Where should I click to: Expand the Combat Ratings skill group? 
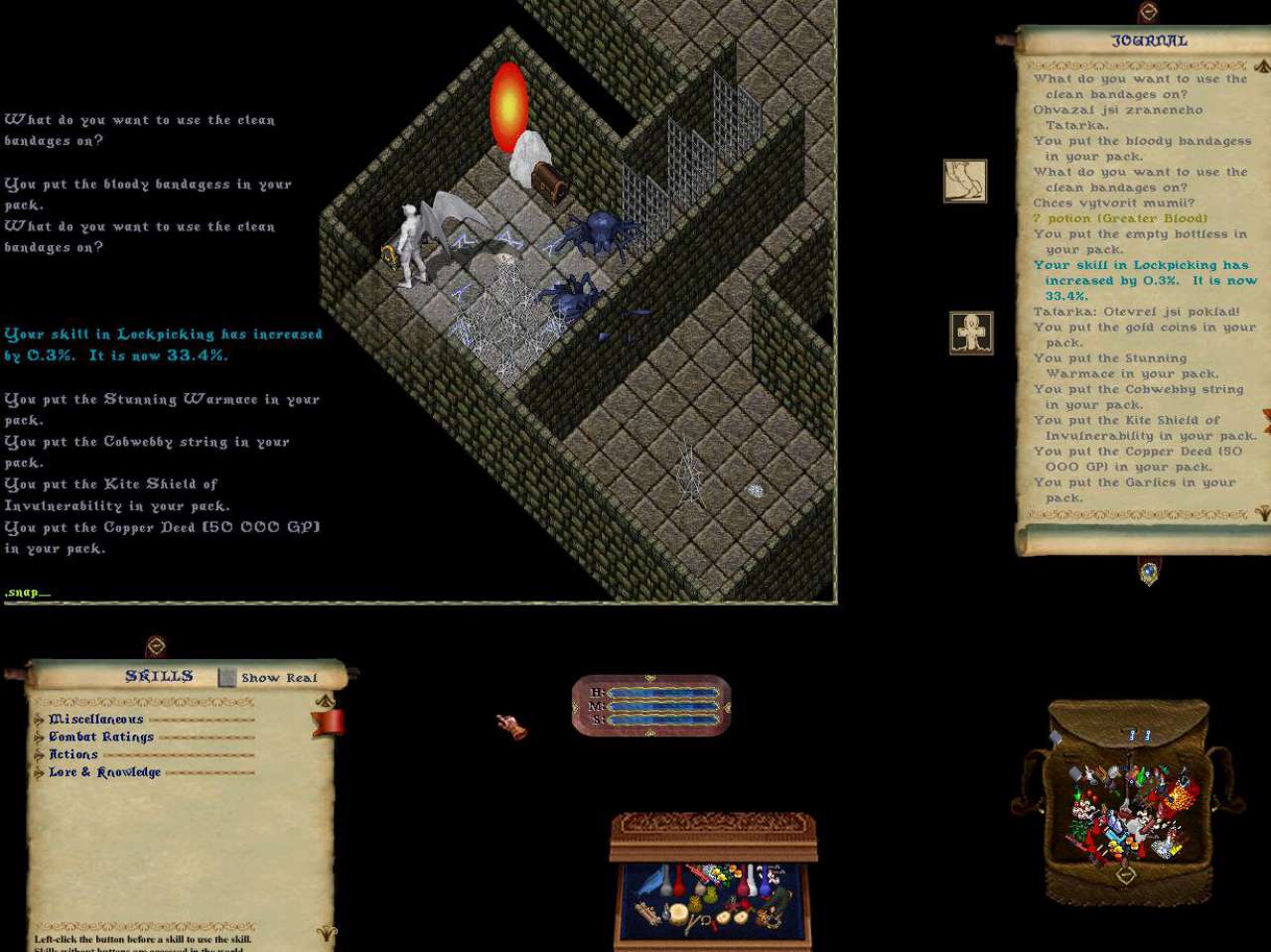[x=39, y=738]
